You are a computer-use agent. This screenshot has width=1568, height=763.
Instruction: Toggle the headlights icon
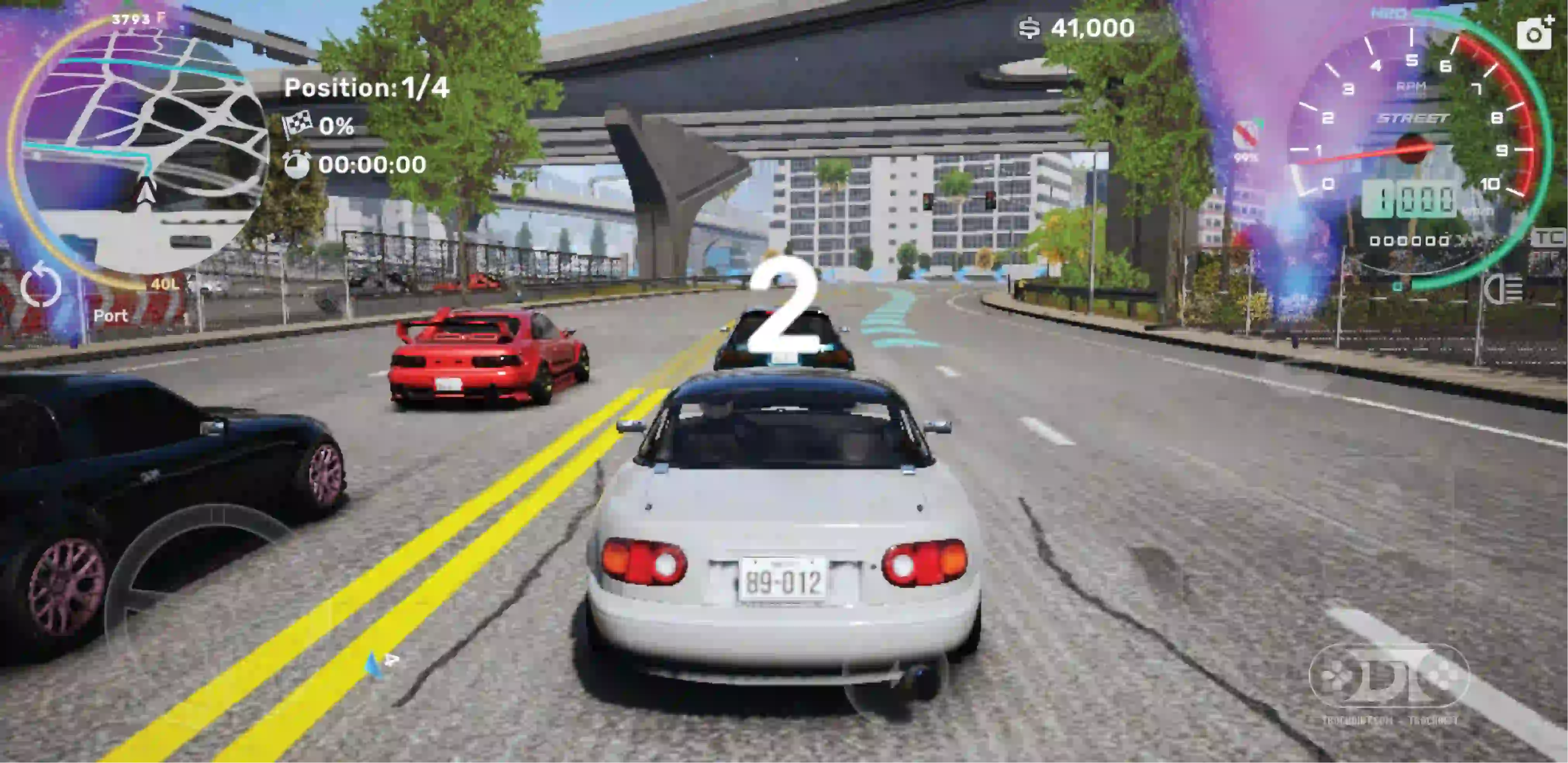[1502, 288]
